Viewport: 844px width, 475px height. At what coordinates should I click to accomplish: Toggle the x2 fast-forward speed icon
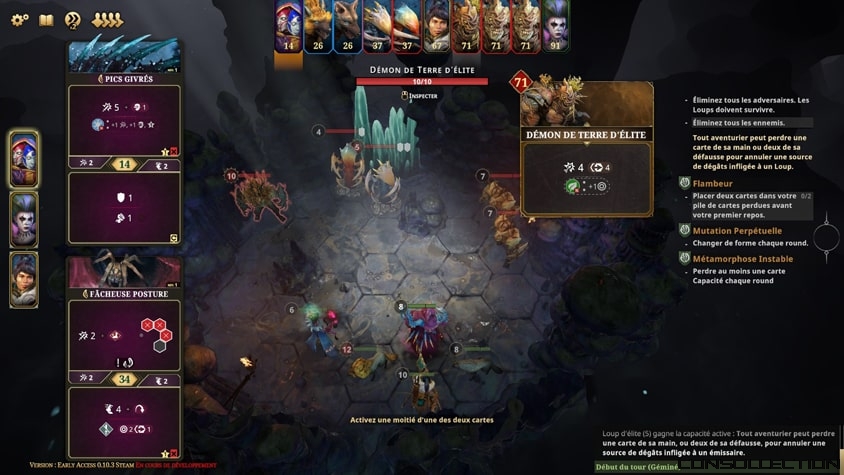[x=73, y=20]
